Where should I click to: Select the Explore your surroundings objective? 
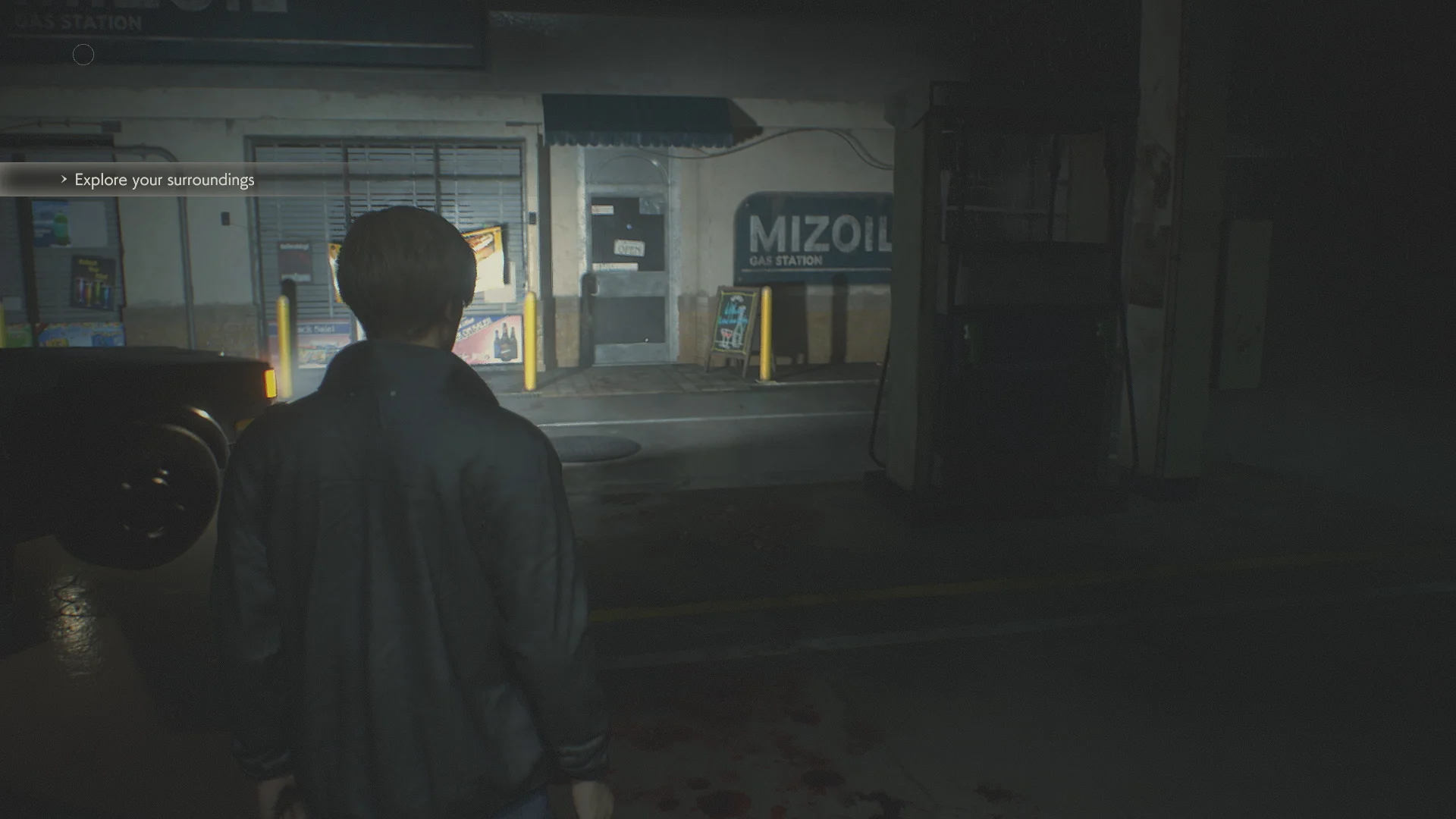[x=165, y=180]
